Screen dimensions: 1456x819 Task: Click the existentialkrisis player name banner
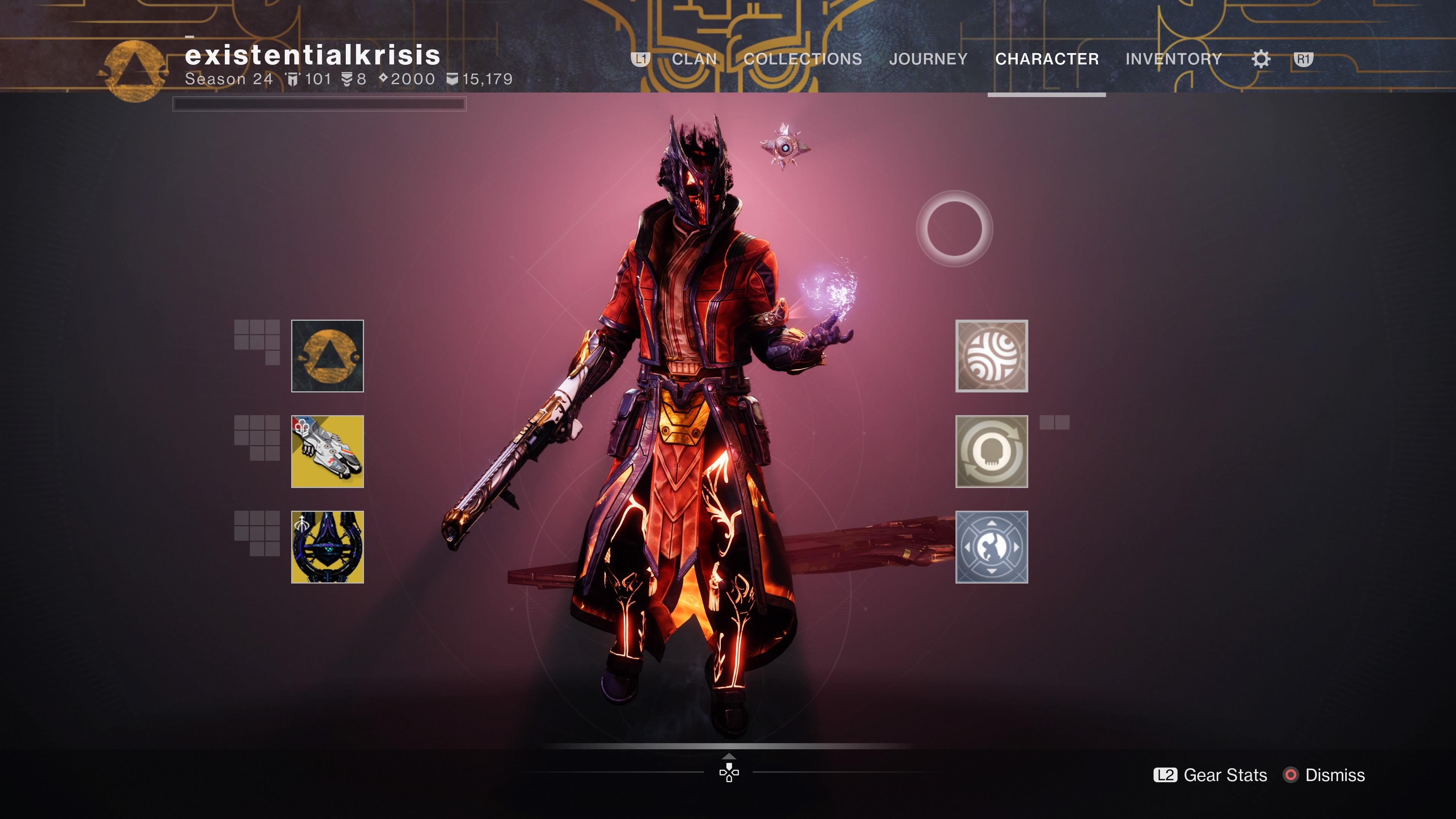312,55
